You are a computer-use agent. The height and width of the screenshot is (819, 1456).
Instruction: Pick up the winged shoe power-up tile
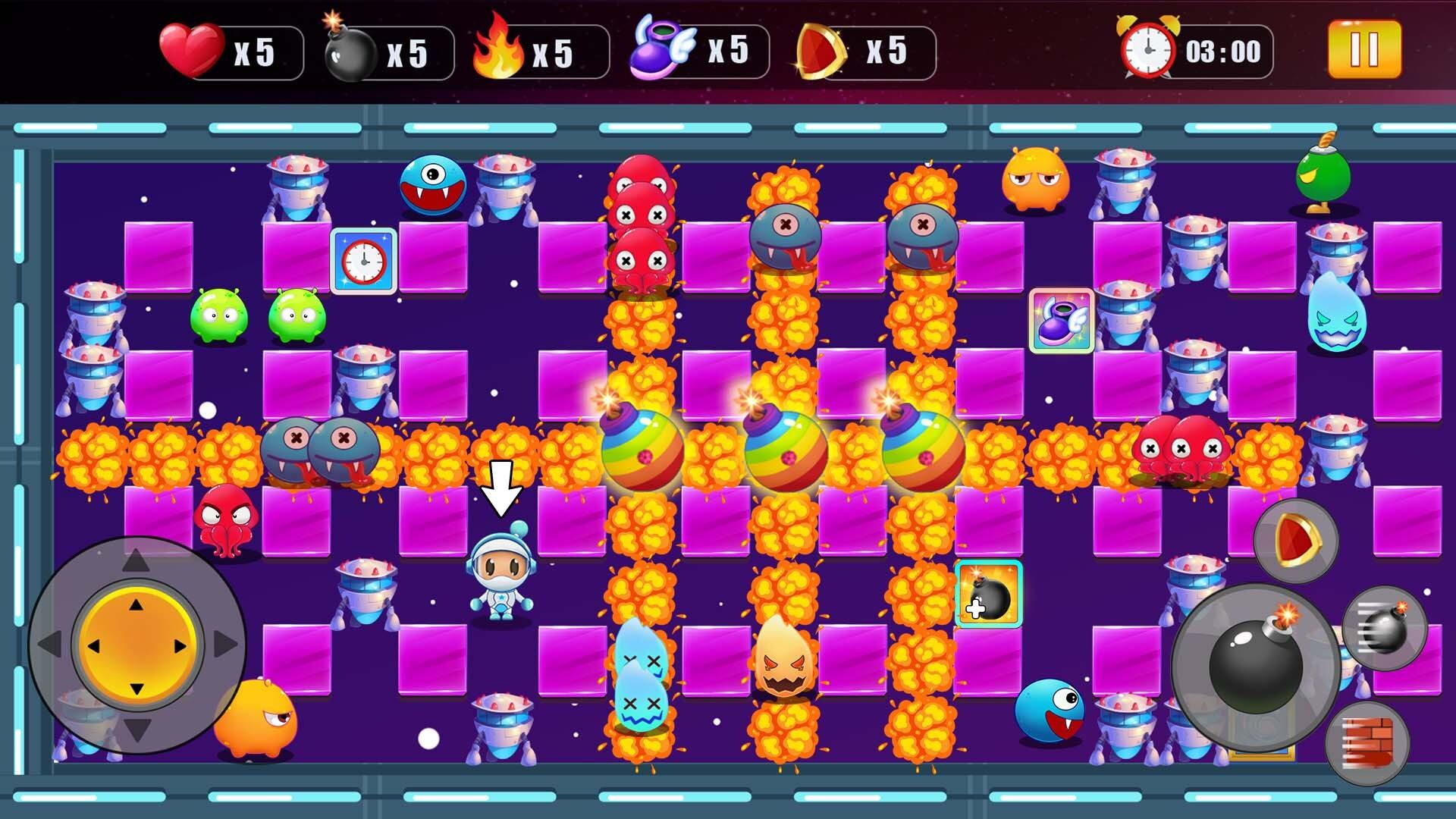pos(1061,319)
